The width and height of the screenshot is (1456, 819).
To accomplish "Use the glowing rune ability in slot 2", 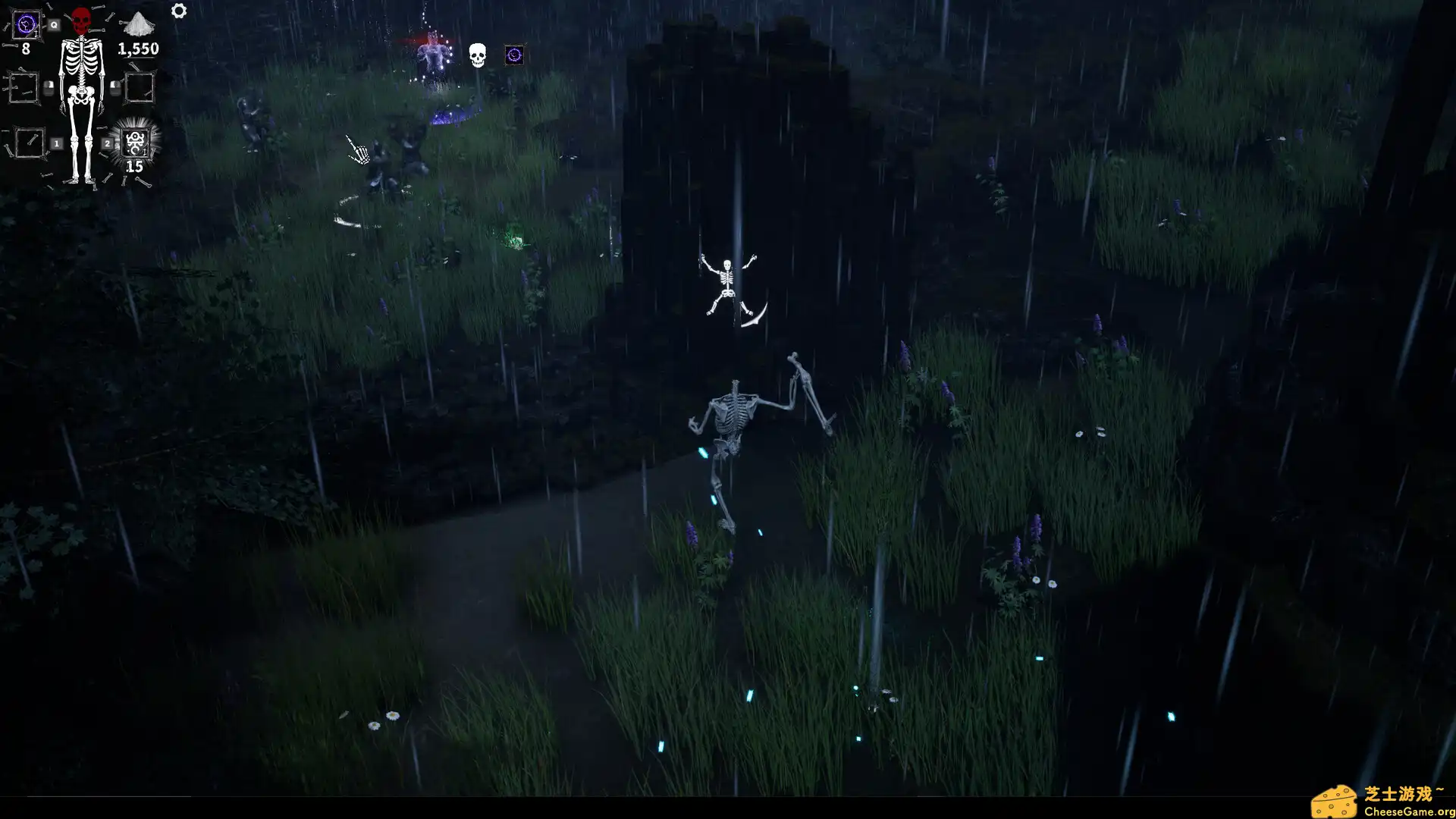I will 135,143.
